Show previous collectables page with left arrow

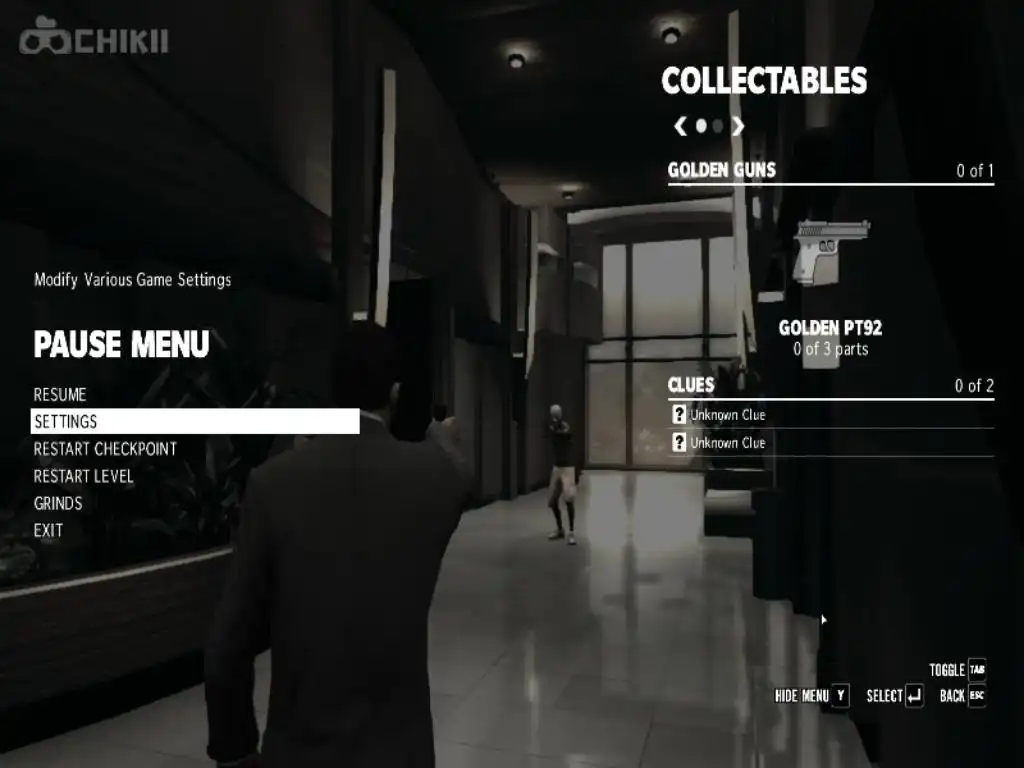(x=680, y=126)
